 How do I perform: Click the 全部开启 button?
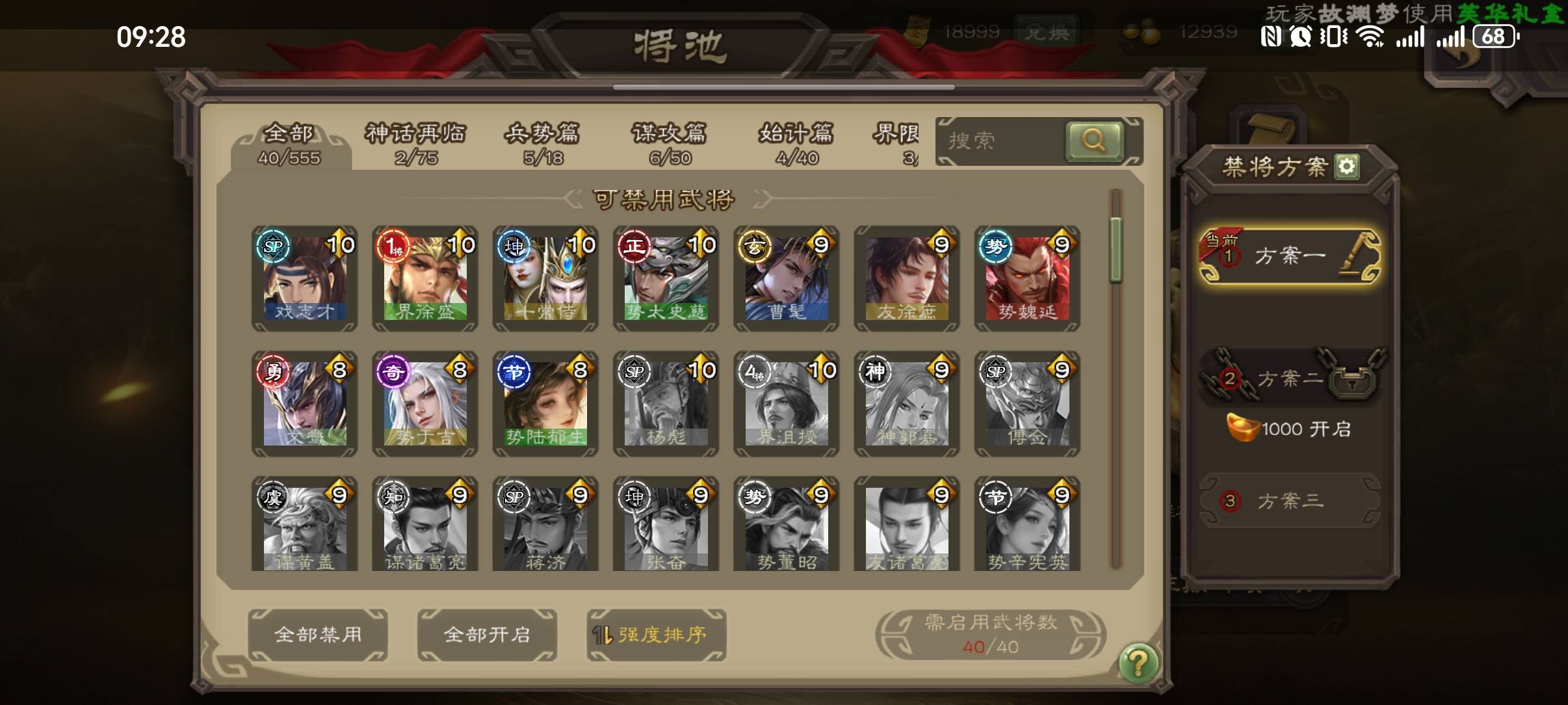click(487, 635)
